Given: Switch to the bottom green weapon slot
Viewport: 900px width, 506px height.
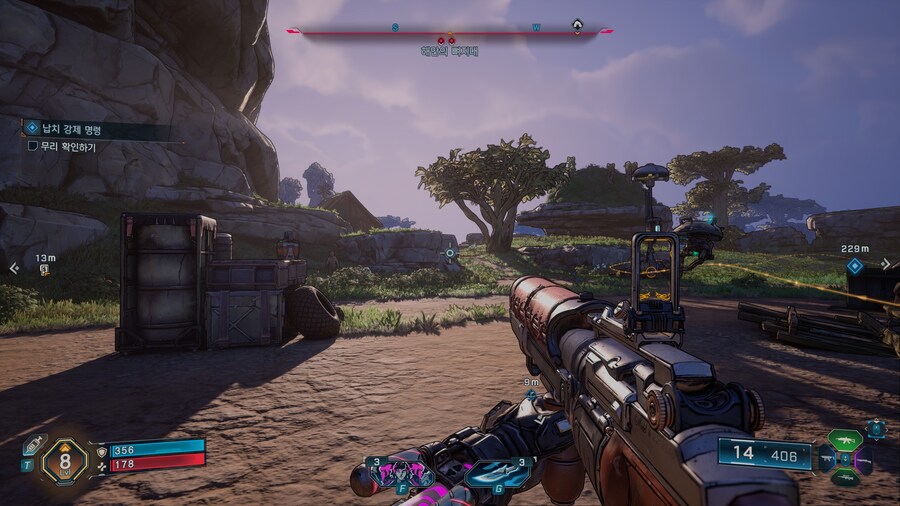Looking at the screenshot, I should 845,478.
